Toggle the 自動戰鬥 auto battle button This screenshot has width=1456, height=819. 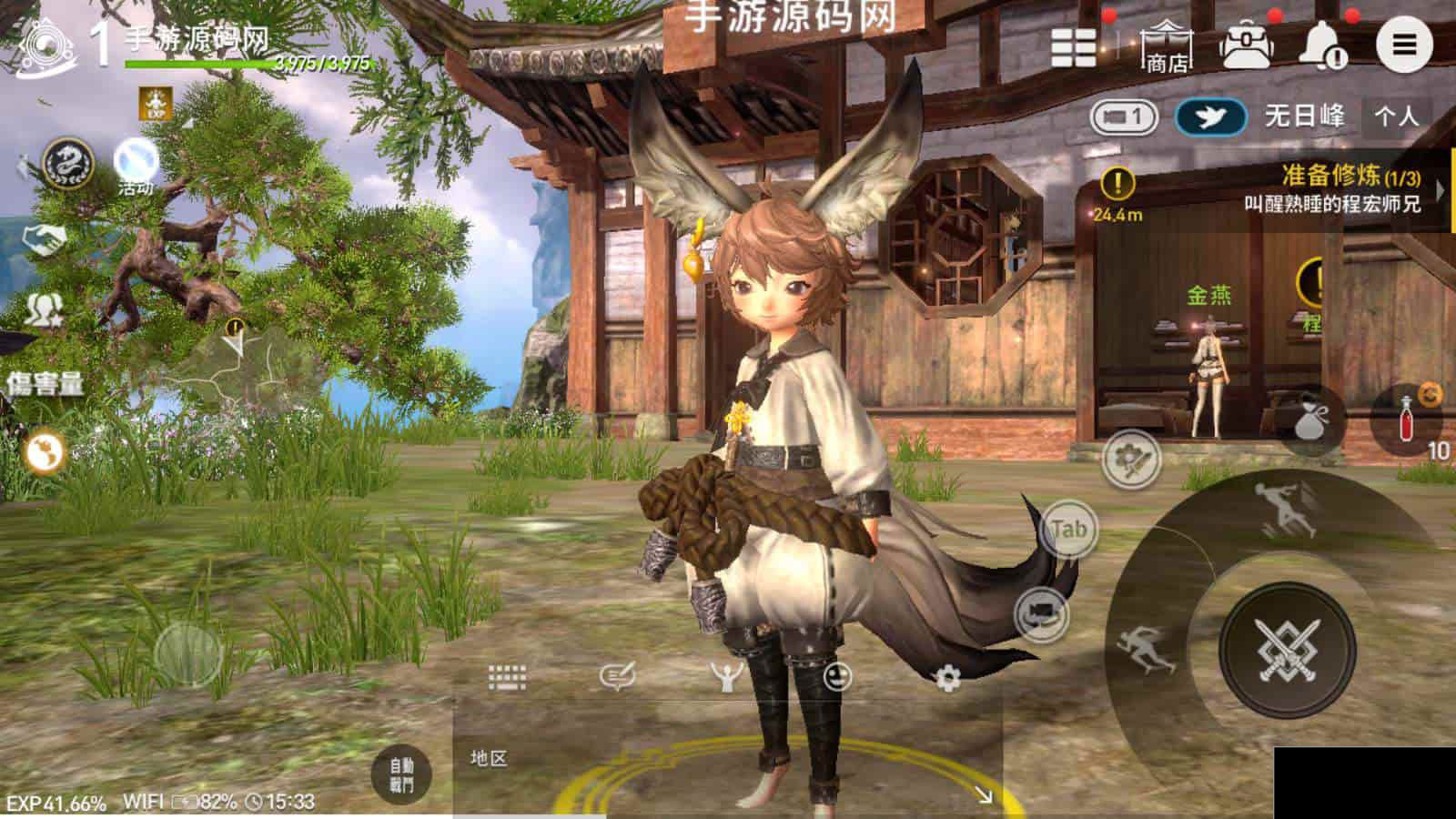[401, 775]
